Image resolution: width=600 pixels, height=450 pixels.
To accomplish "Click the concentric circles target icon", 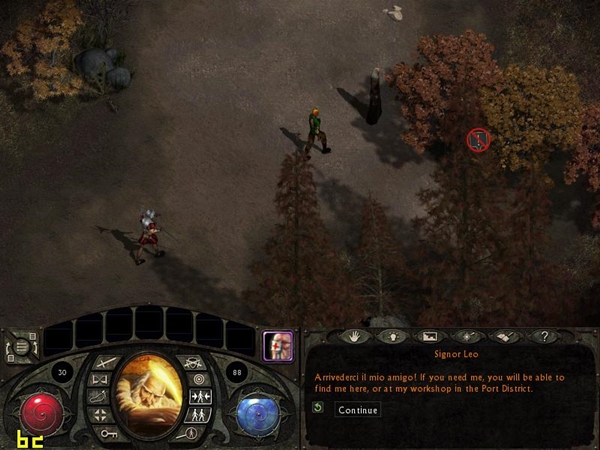I will coord(197,380).
